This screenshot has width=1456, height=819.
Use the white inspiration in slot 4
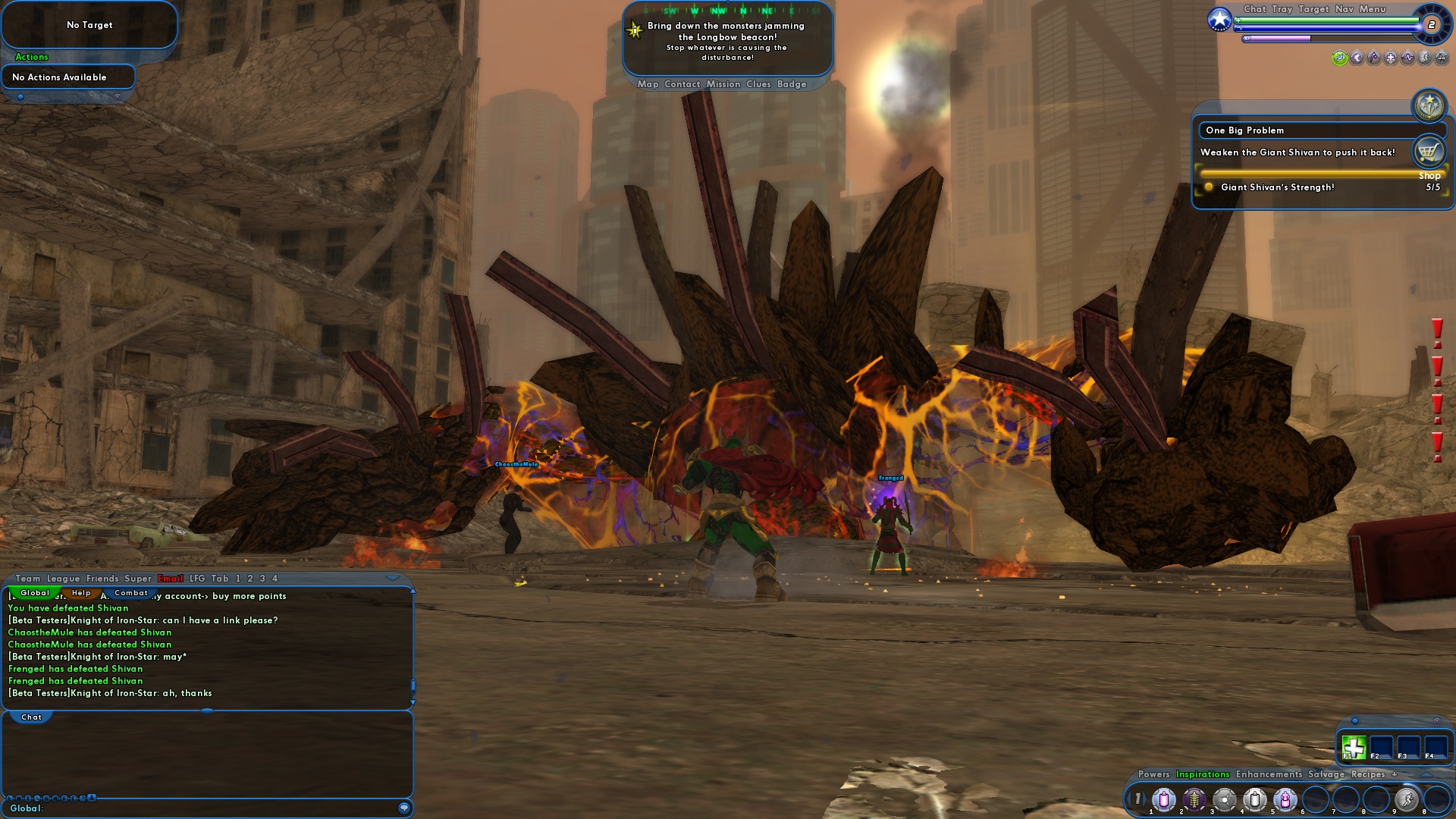click(x=1254, y=799)
